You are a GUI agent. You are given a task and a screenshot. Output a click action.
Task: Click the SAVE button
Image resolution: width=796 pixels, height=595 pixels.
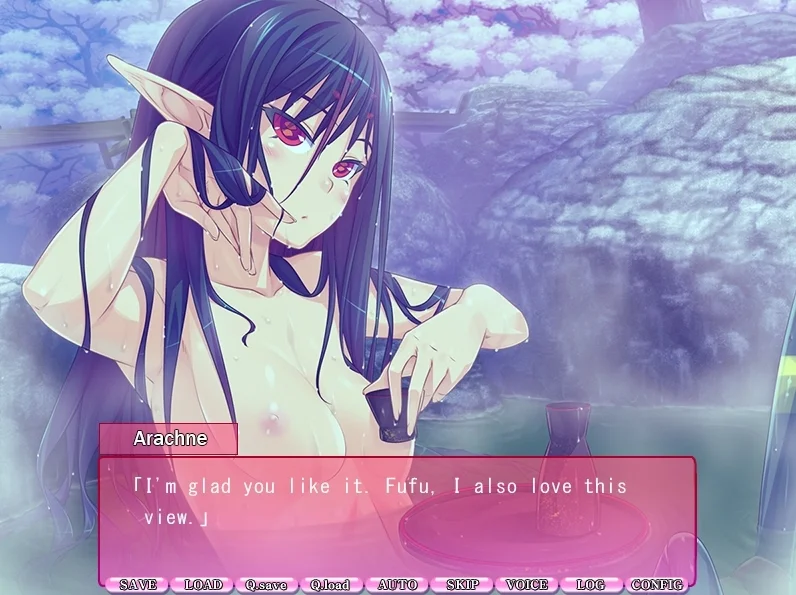click(137, 584)
